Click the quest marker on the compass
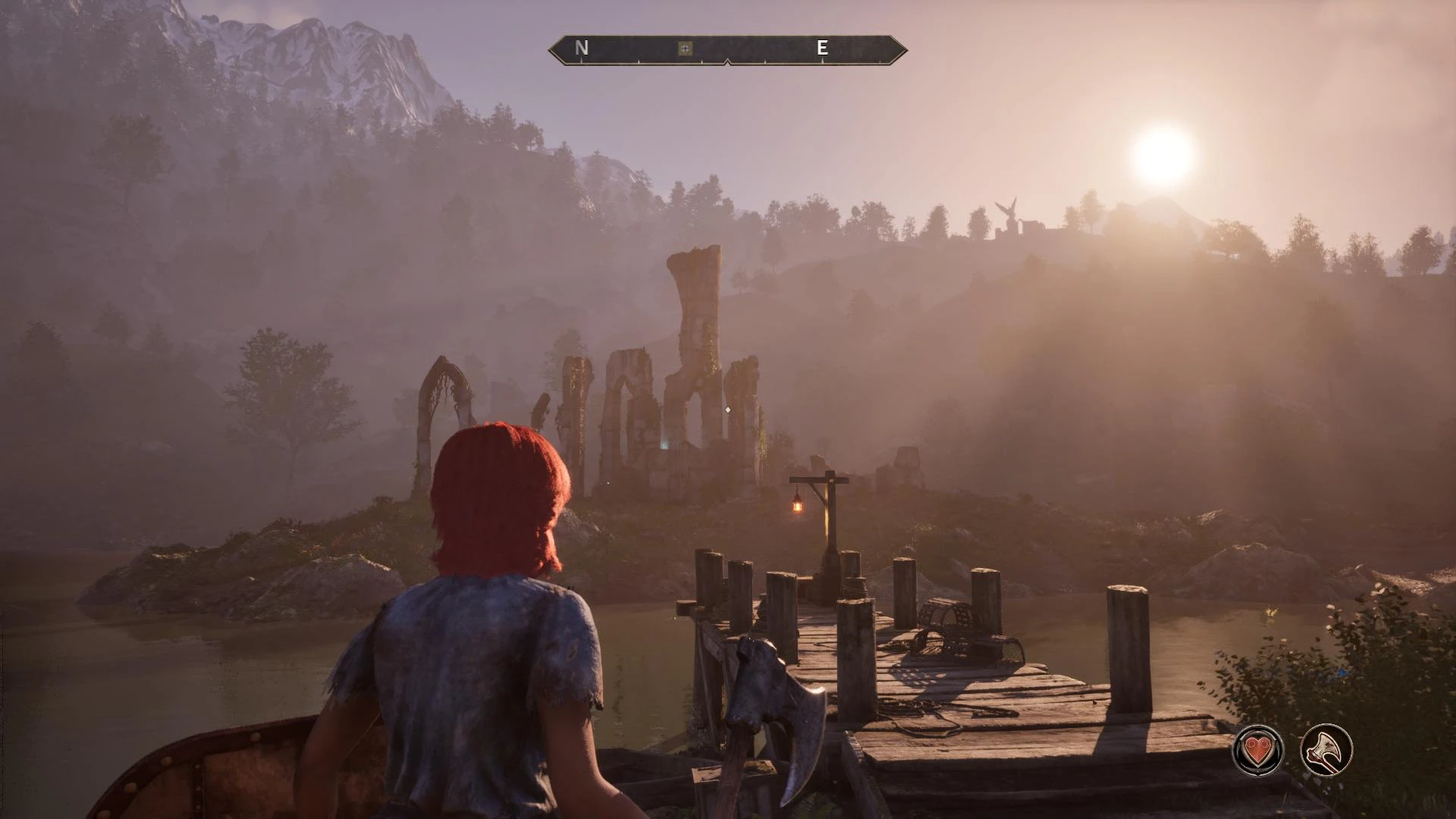This screenshot has height=819, width=1456. coord(685,49)
